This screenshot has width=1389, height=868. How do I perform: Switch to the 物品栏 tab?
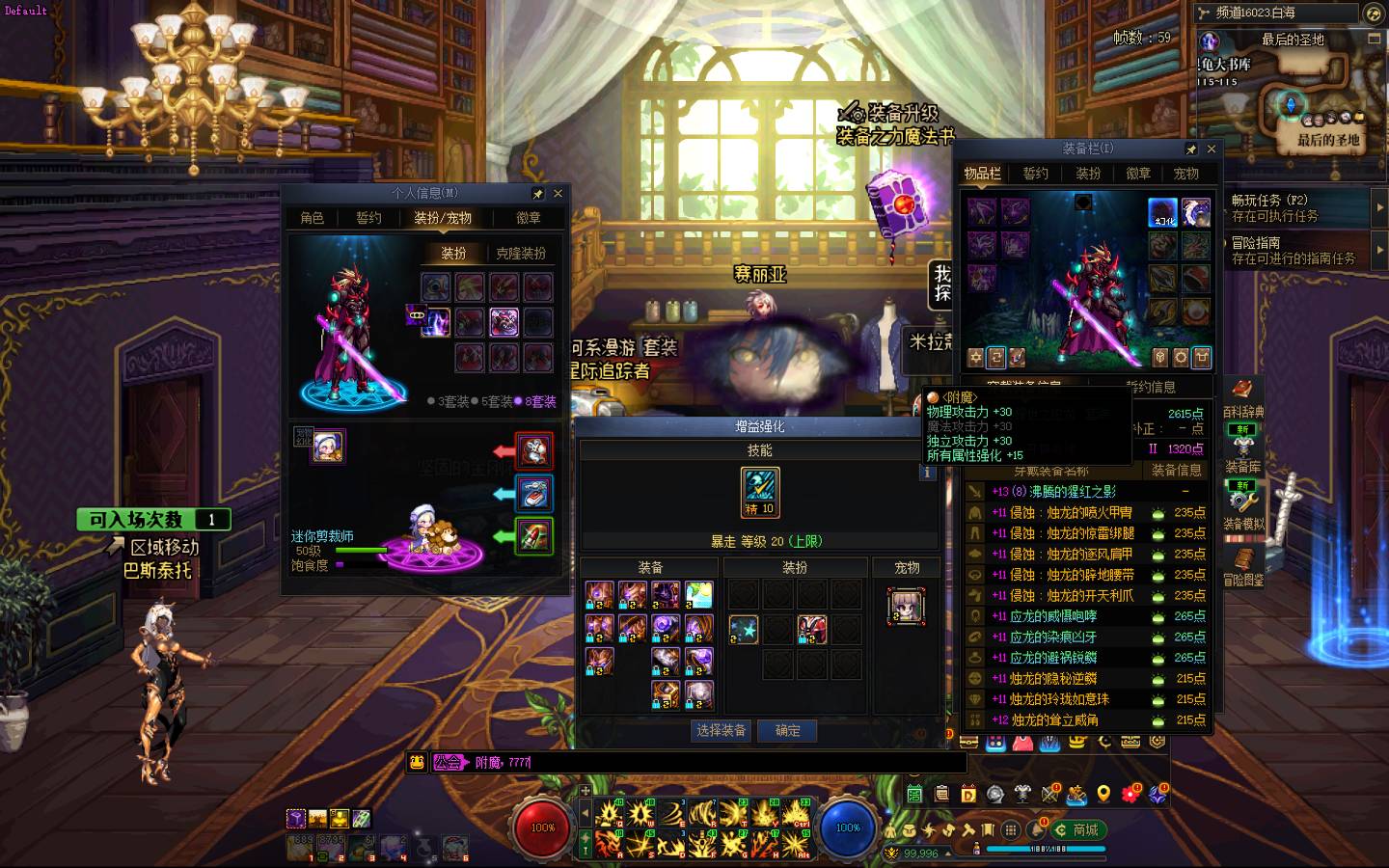(x=982, y=174)
